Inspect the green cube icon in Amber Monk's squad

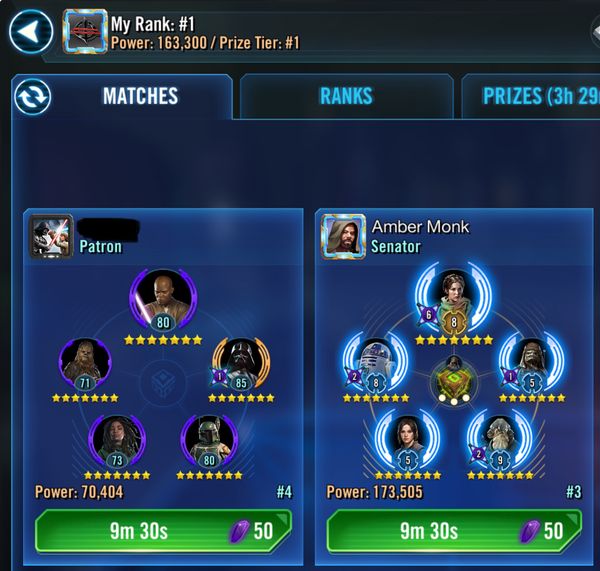point(454,381)
